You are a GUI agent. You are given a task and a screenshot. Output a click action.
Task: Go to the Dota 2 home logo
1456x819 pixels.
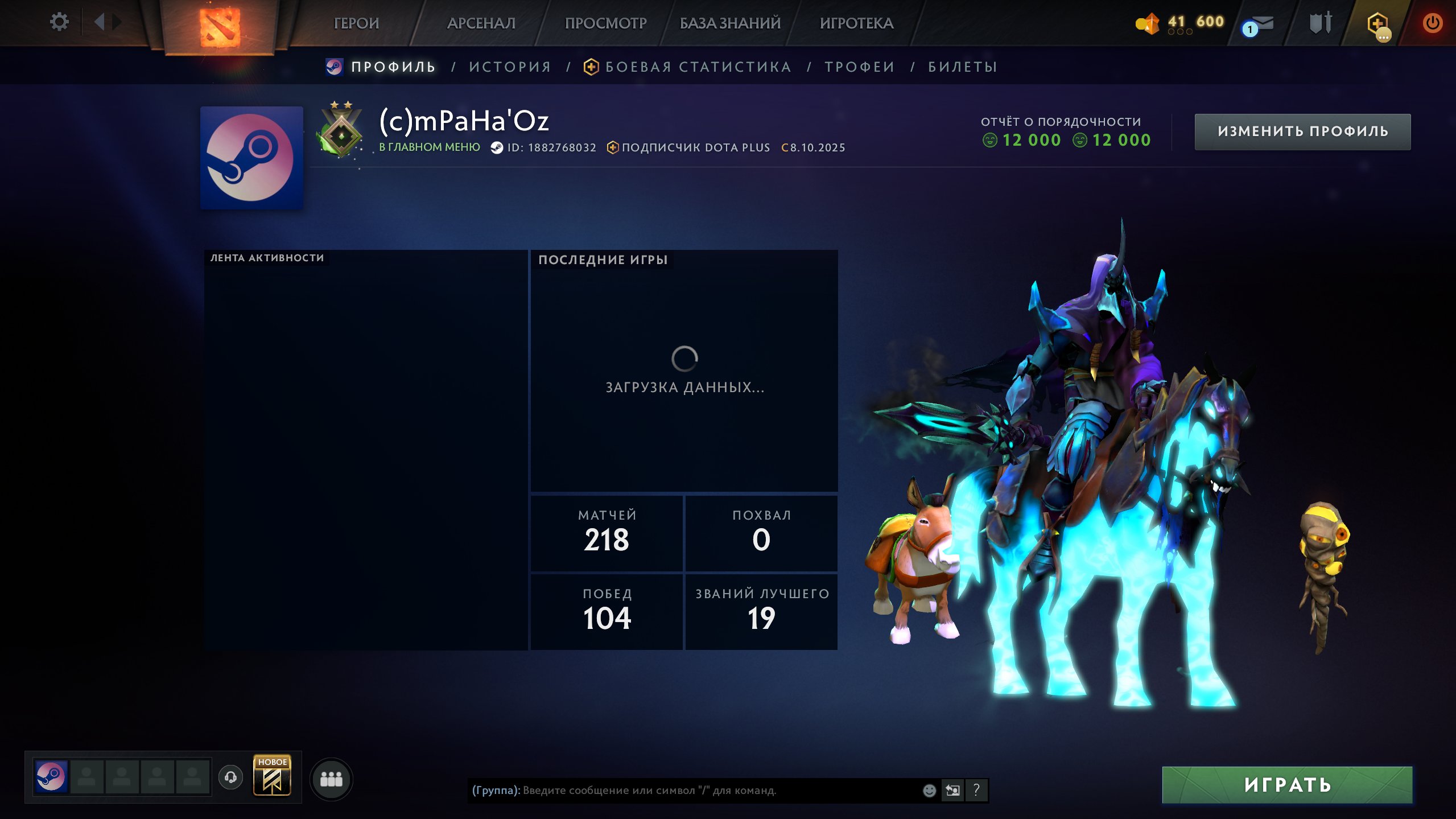220,26
